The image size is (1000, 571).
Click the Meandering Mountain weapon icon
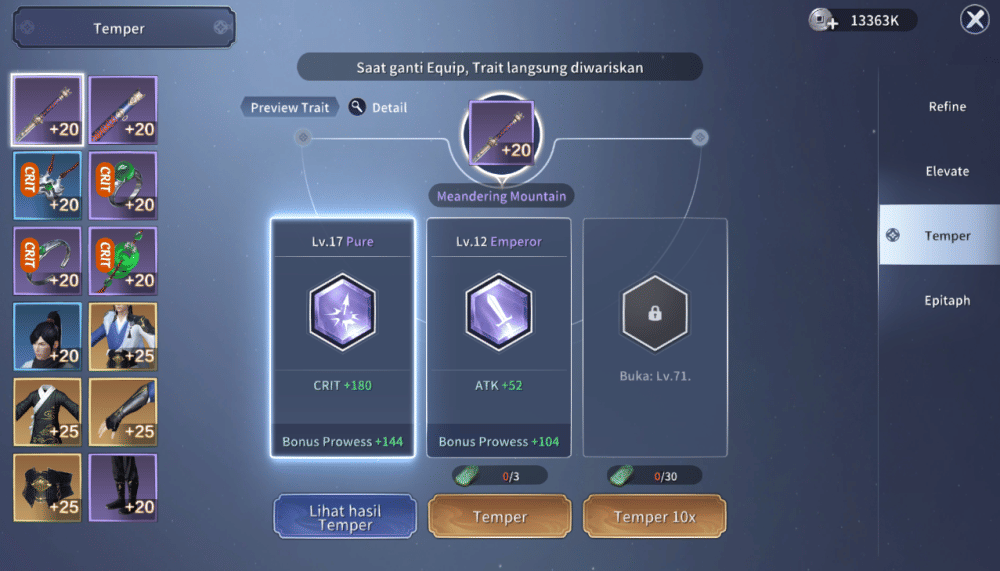(x=501, y=132)
